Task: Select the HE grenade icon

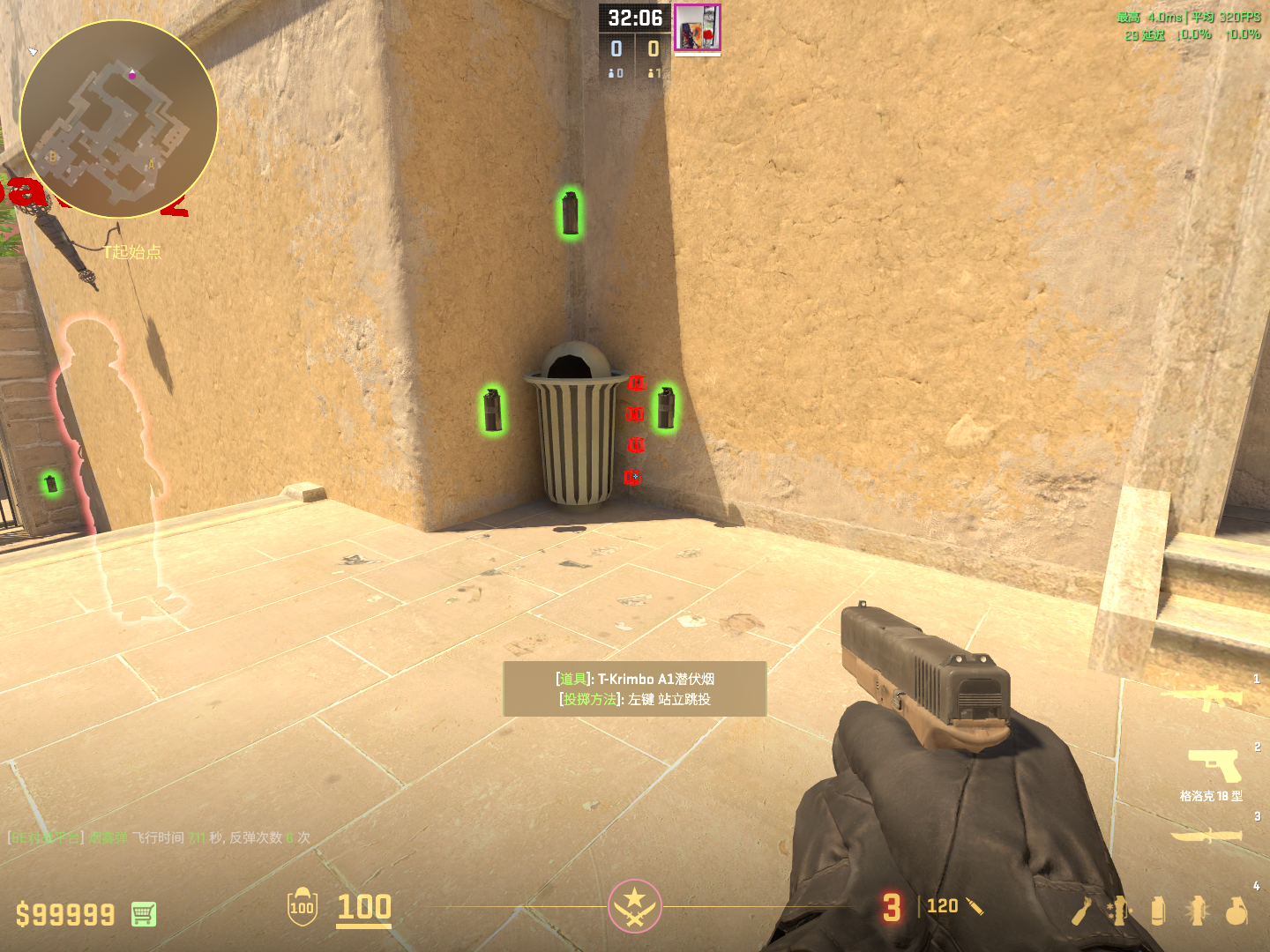Action: [x=1236, y=911]
